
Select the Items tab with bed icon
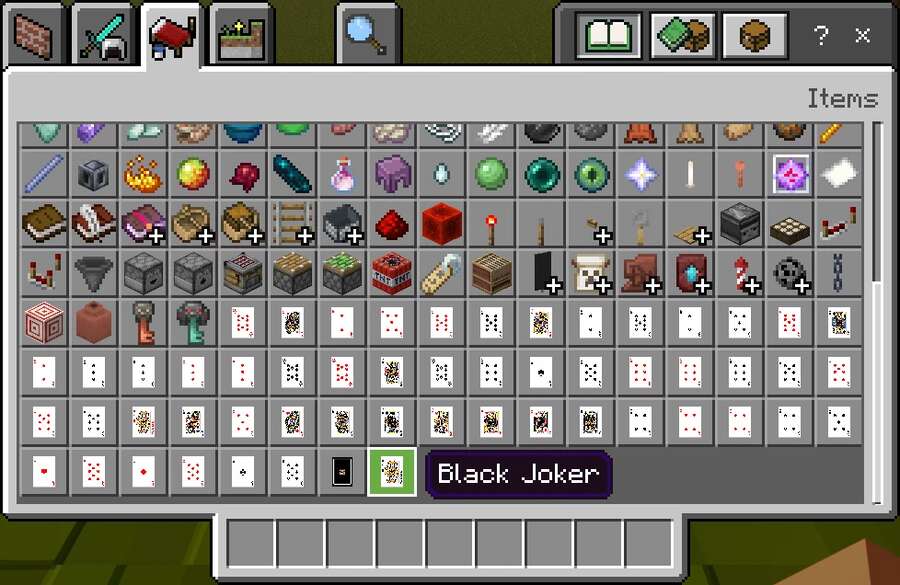pos(171,36)
